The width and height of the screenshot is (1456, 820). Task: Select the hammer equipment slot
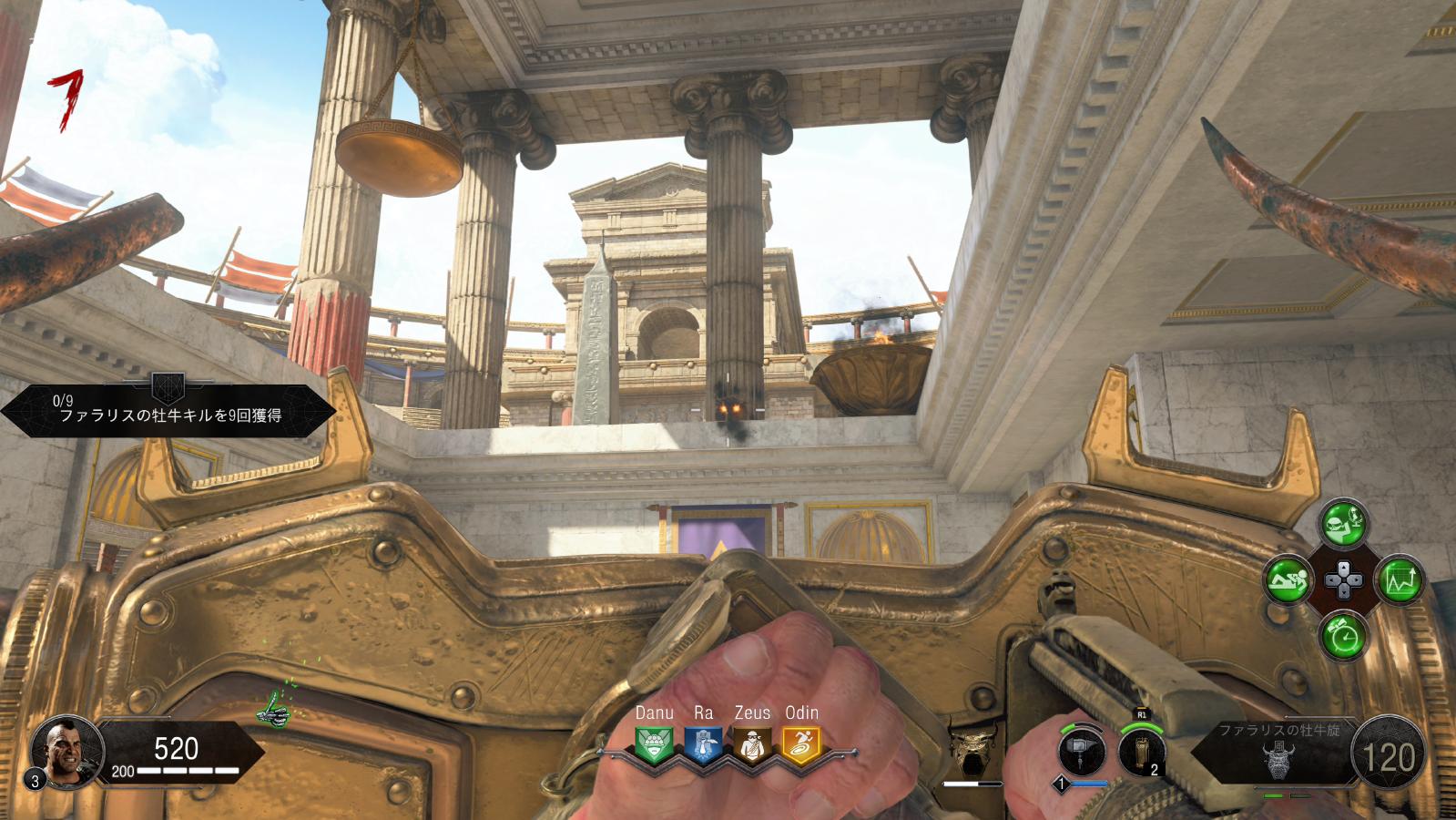[x=1083, y=753]
